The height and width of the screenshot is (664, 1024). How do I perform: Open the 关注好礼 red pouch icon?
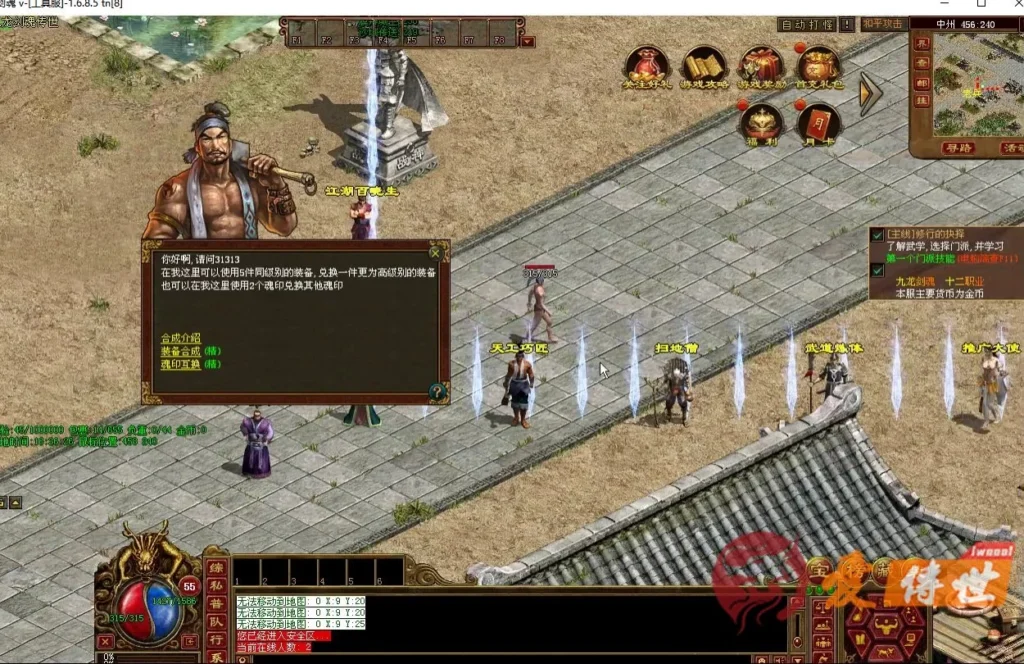647,66
